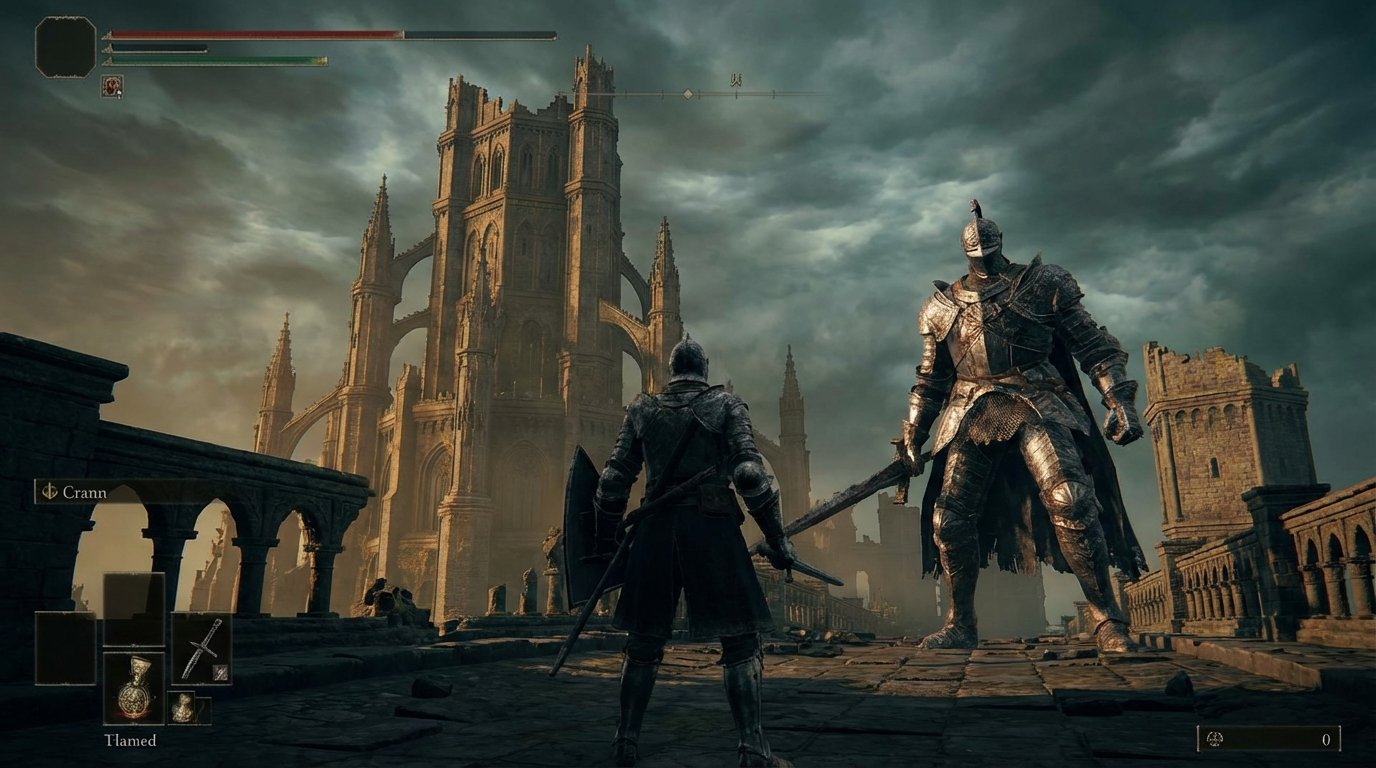Viewport: 1376px width, 768px height.
Task: Click the status effect icon below the stamina bar
Action: (x=112, y=86)
